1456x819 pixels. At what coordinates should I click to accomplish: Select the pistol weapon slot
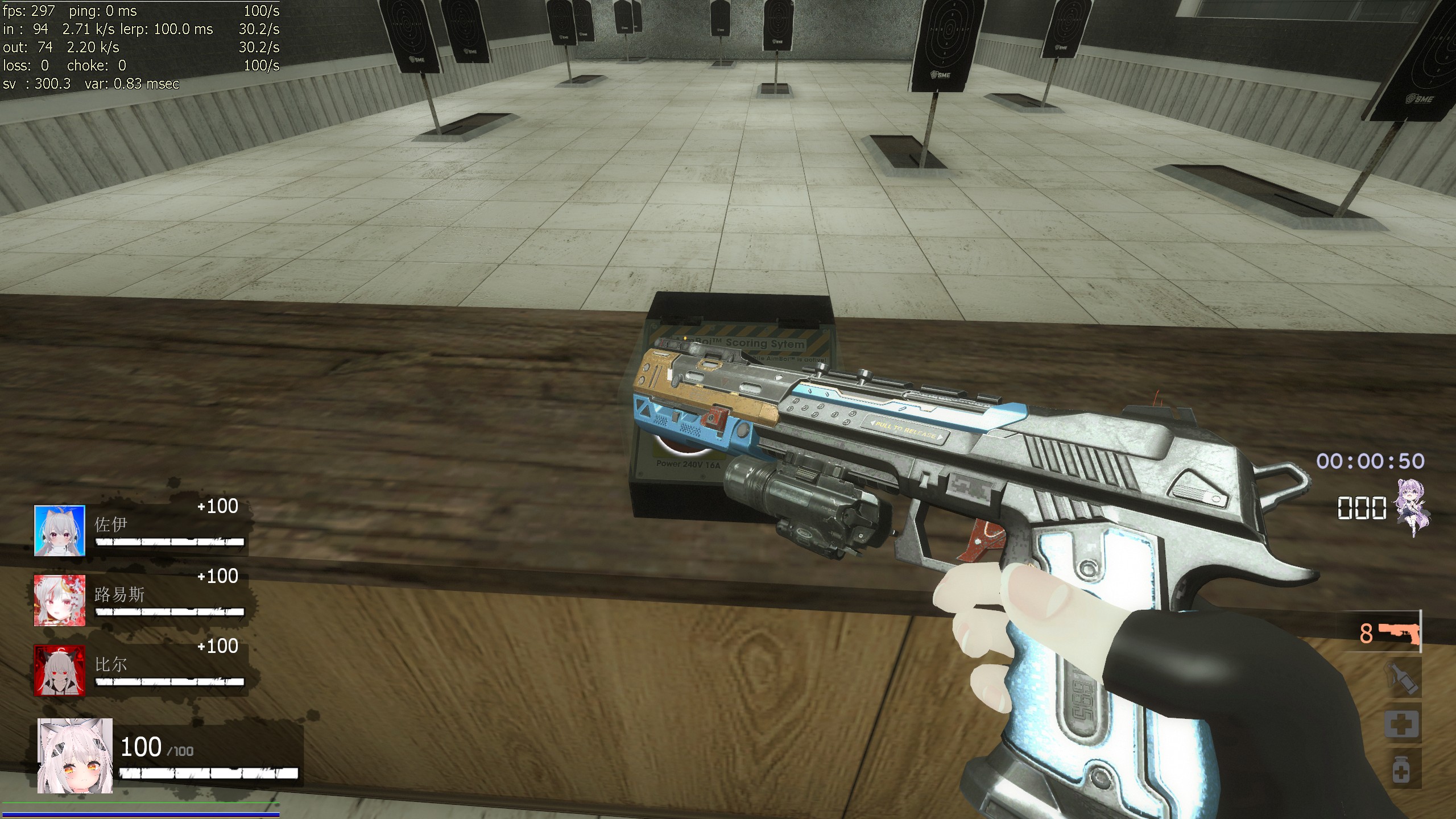[x=1398, y=632]
